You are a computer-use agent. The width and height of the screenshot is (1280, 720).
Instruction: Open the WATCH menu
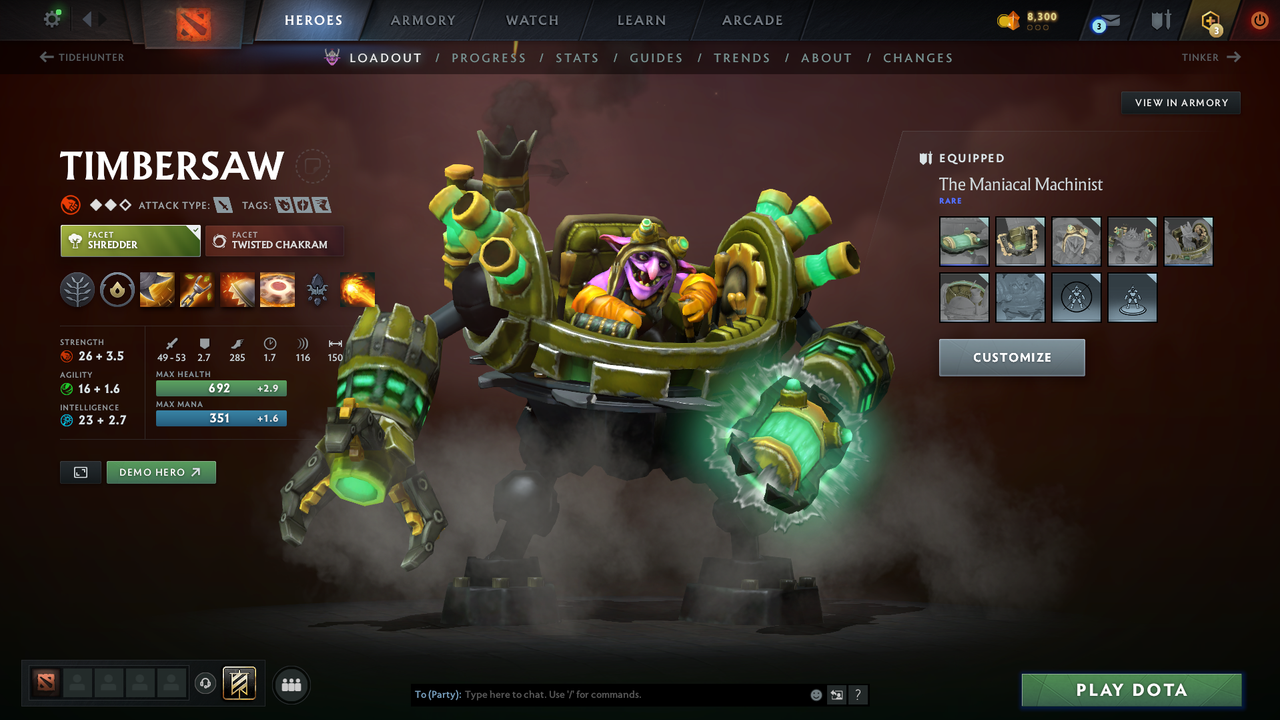coord(531,20)
